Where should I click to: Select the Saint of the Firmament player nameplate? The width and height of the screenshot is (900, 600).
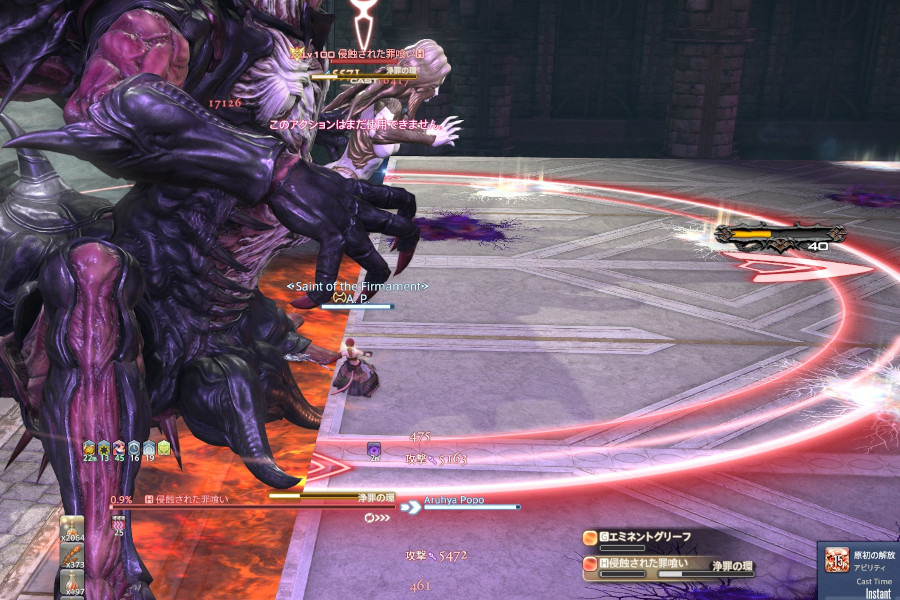point(357,287)
